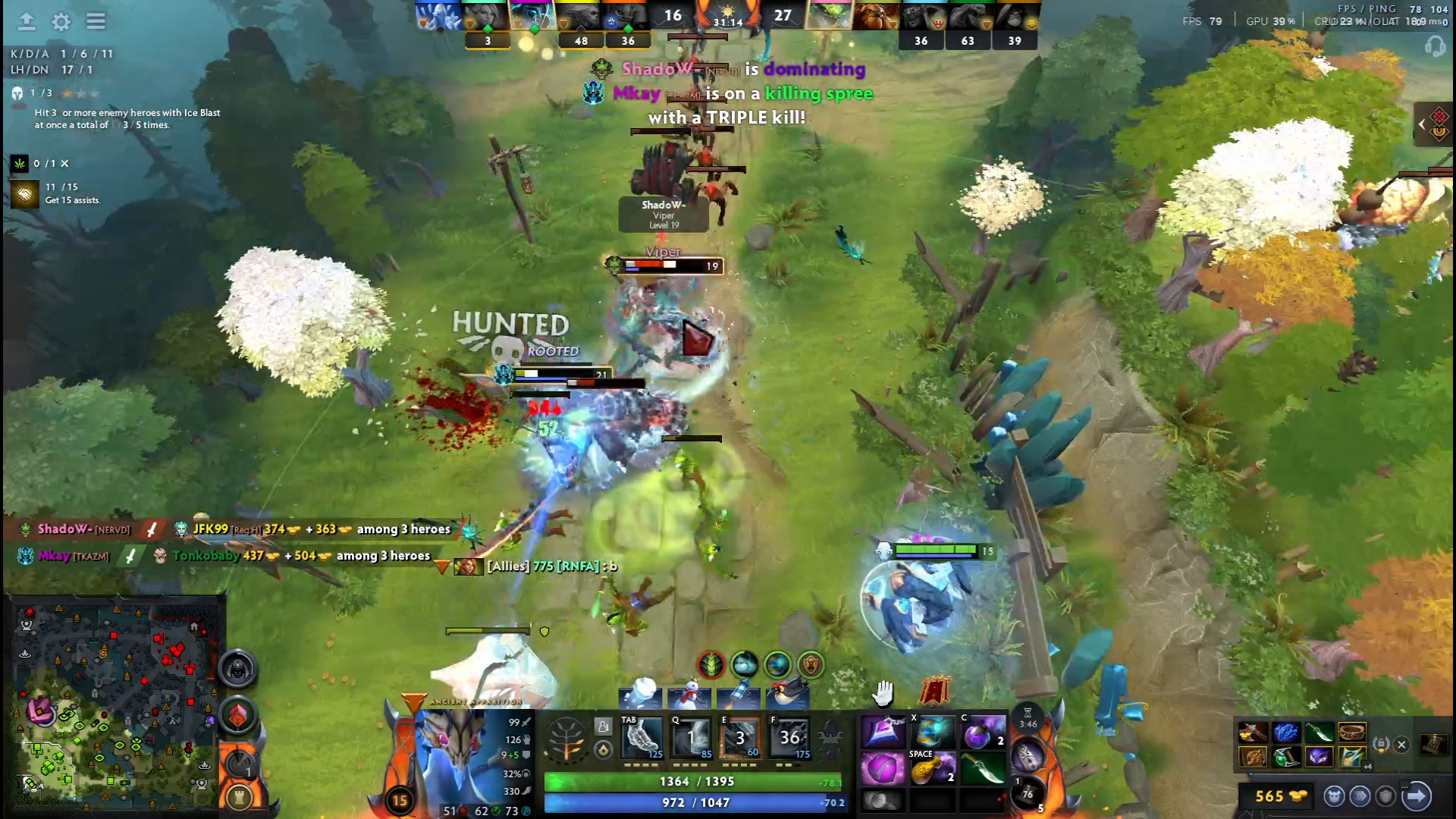Use the yellow flask item on SPACE
The width and height of the screenshot is (1456, 819).
tap(932, 769)
